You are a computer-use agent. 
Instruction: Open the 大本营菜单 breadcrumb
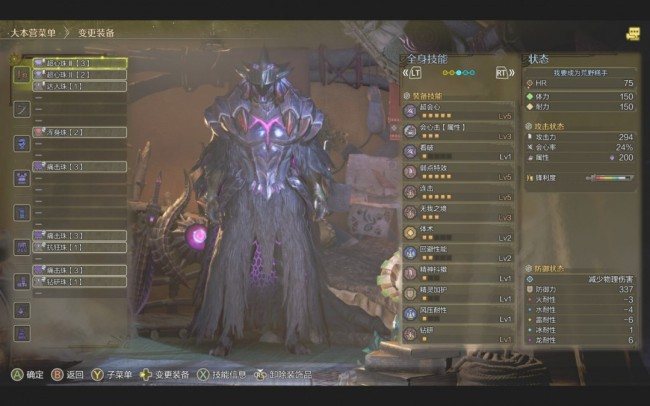pyautogui.click(x=32, y=32)
